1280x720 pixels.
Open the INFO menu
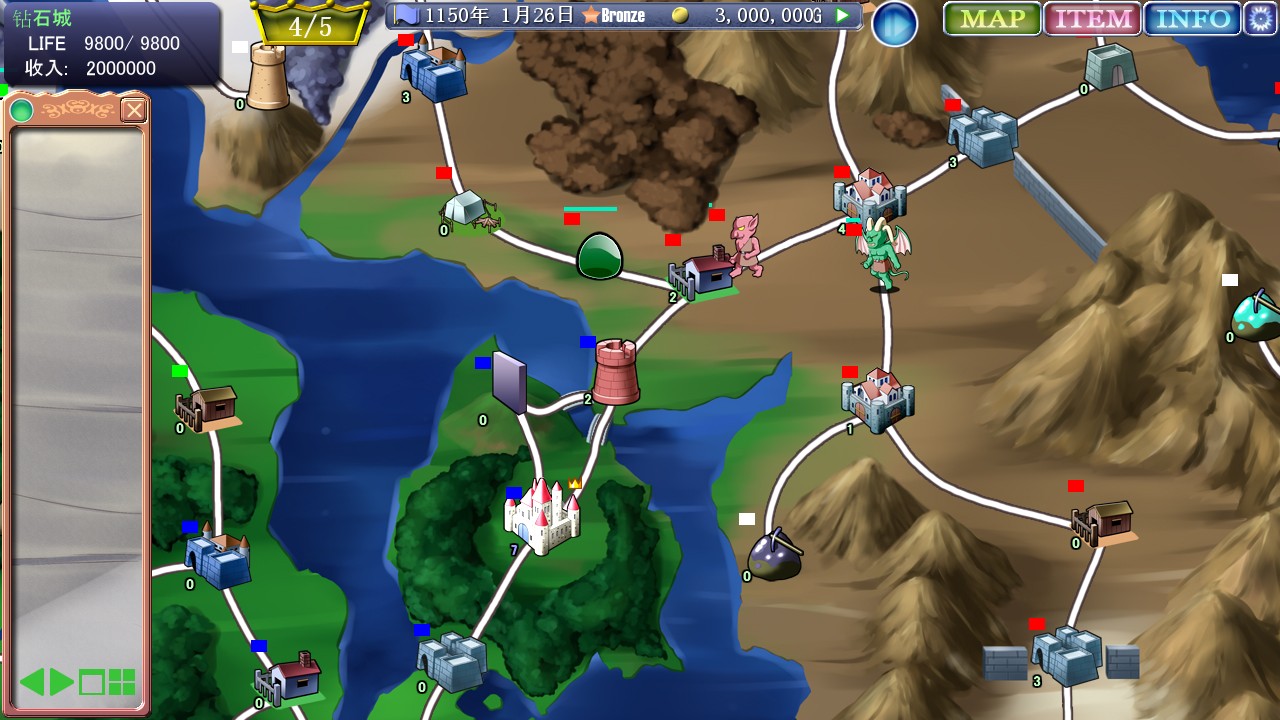pyautogui.click(x=1192, y=19)
